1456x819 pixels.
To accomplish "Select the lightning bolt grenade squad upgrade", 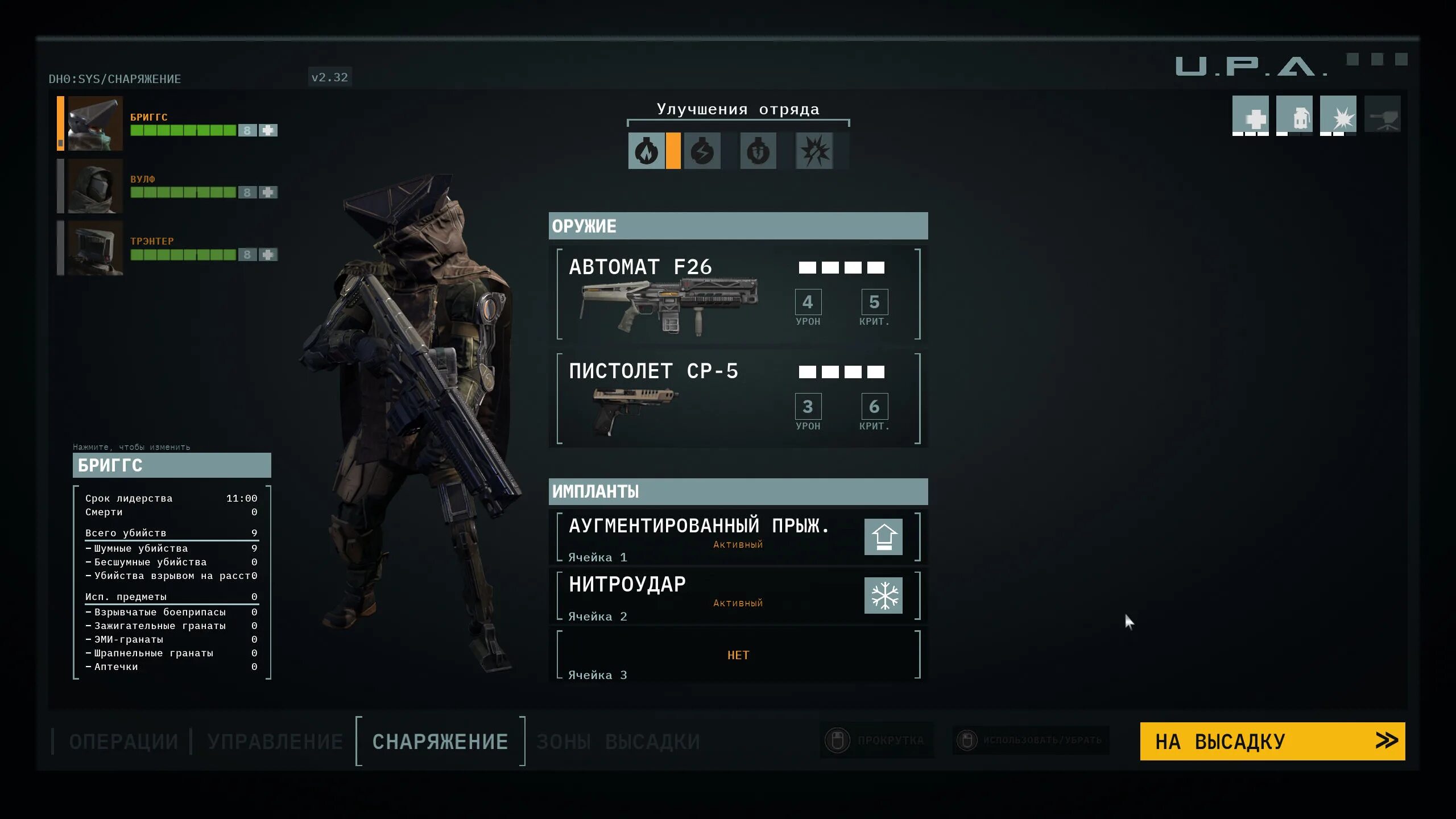I will 702,151.
